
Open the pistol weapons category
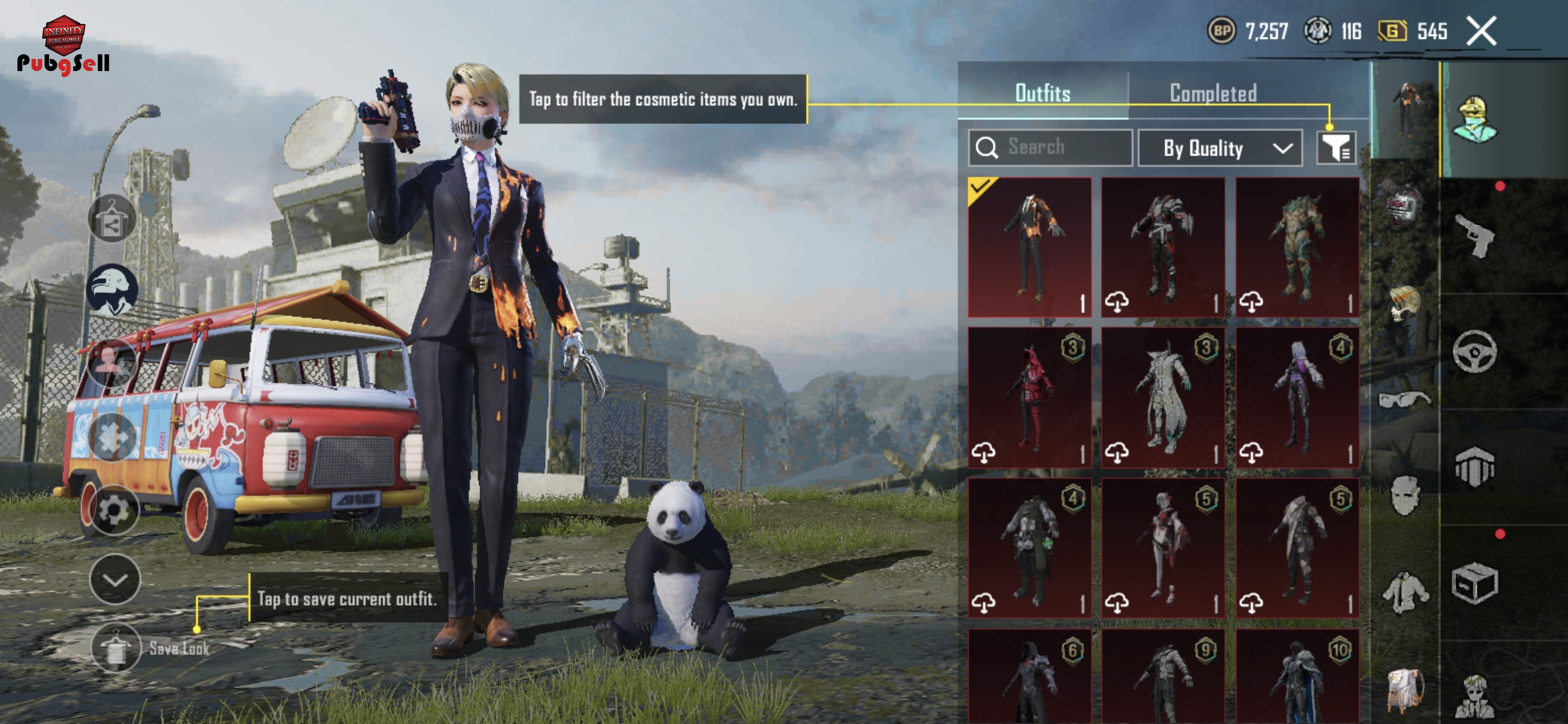click(1475, 236)
